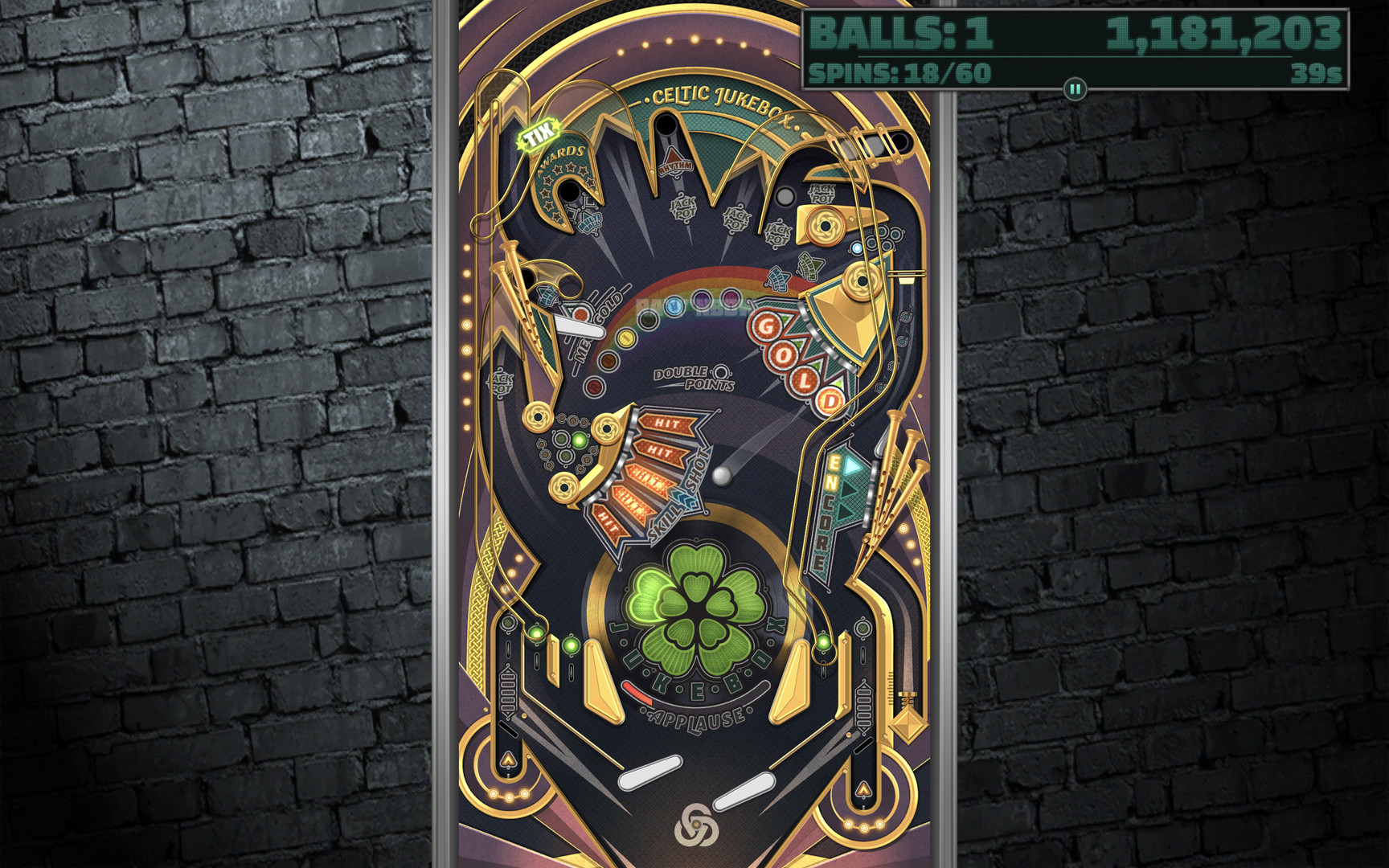Viewport: 1389px width, 868px height.
Task: Click the pinball on the playfield
Action: click(x=722, y=477)
